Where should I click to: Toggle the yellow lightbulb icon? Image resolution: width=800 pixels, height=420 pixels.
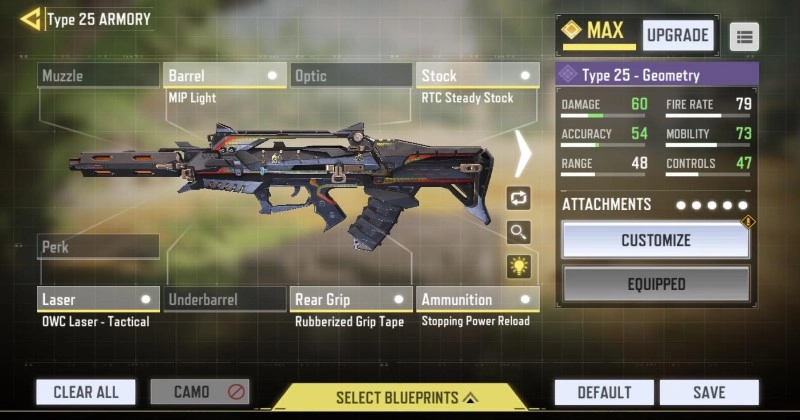tap(519, 266)
